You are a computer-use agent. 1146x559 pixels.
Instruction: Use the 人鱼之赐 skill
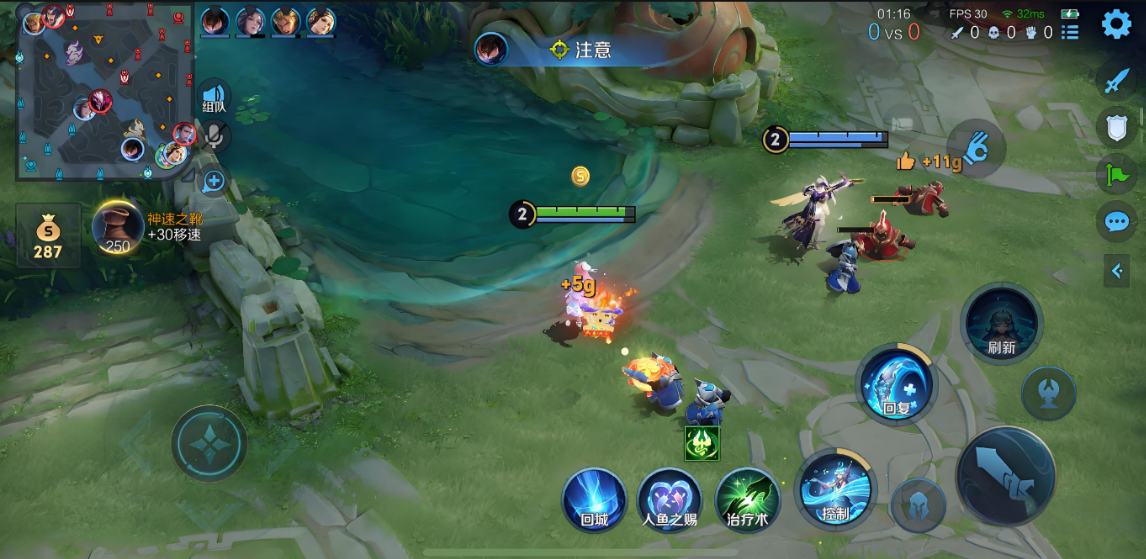[x=669, y=498]
